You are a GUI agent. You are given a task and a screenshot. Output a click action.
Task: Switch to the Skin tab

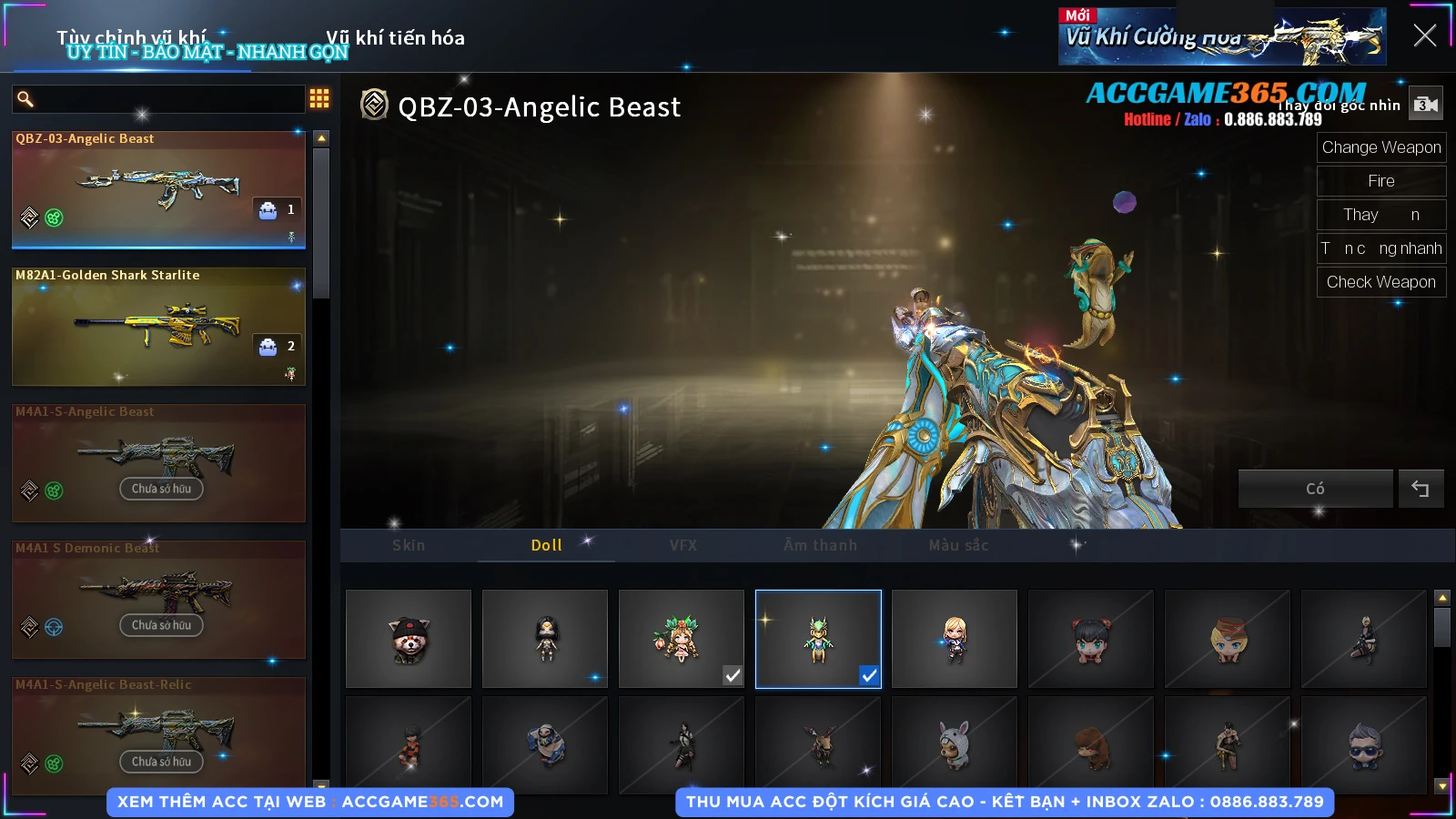click(x=409, y=545)
